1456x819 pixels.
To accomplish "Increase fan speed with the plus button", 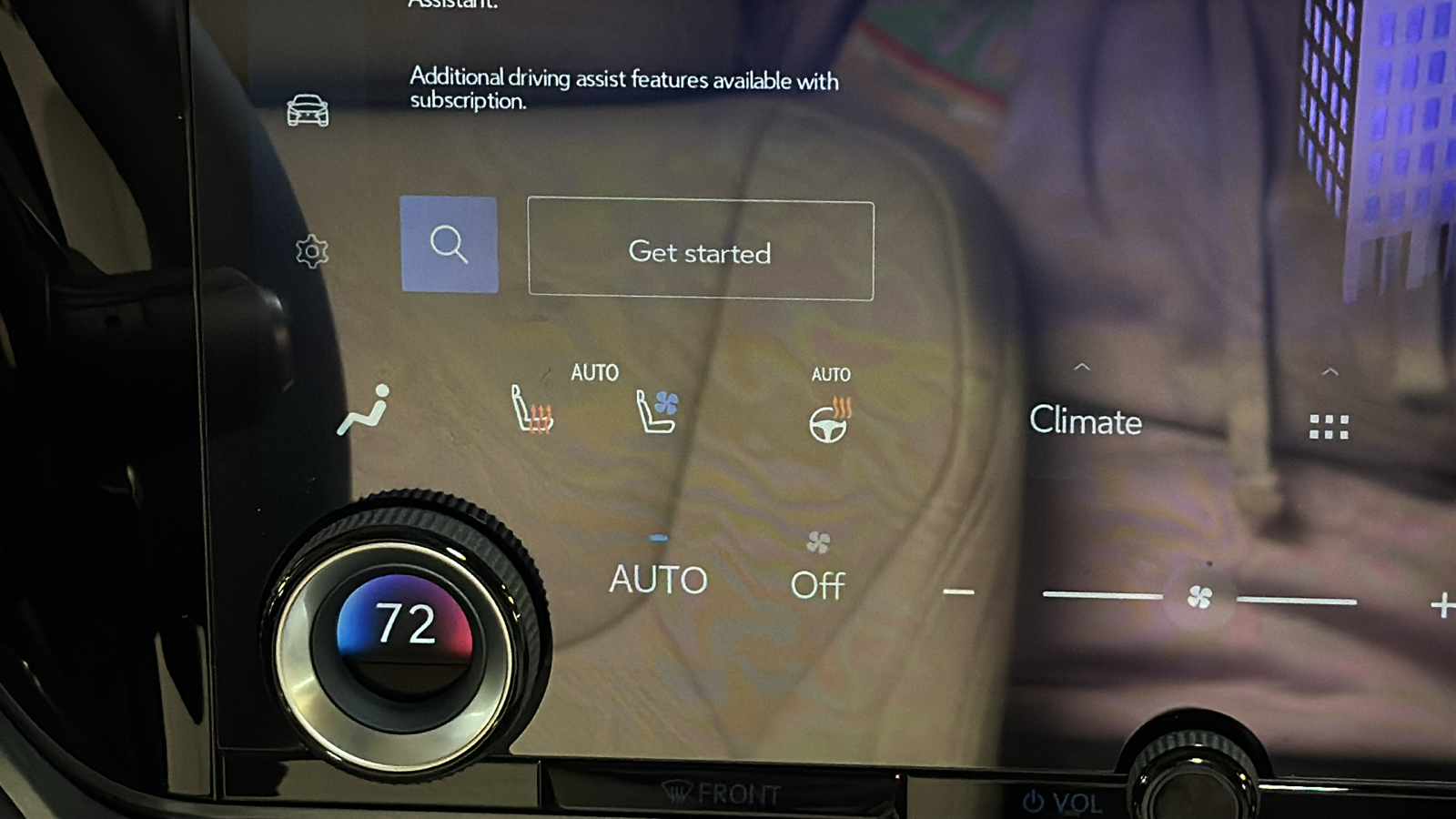I will (x=1441, y=604).
